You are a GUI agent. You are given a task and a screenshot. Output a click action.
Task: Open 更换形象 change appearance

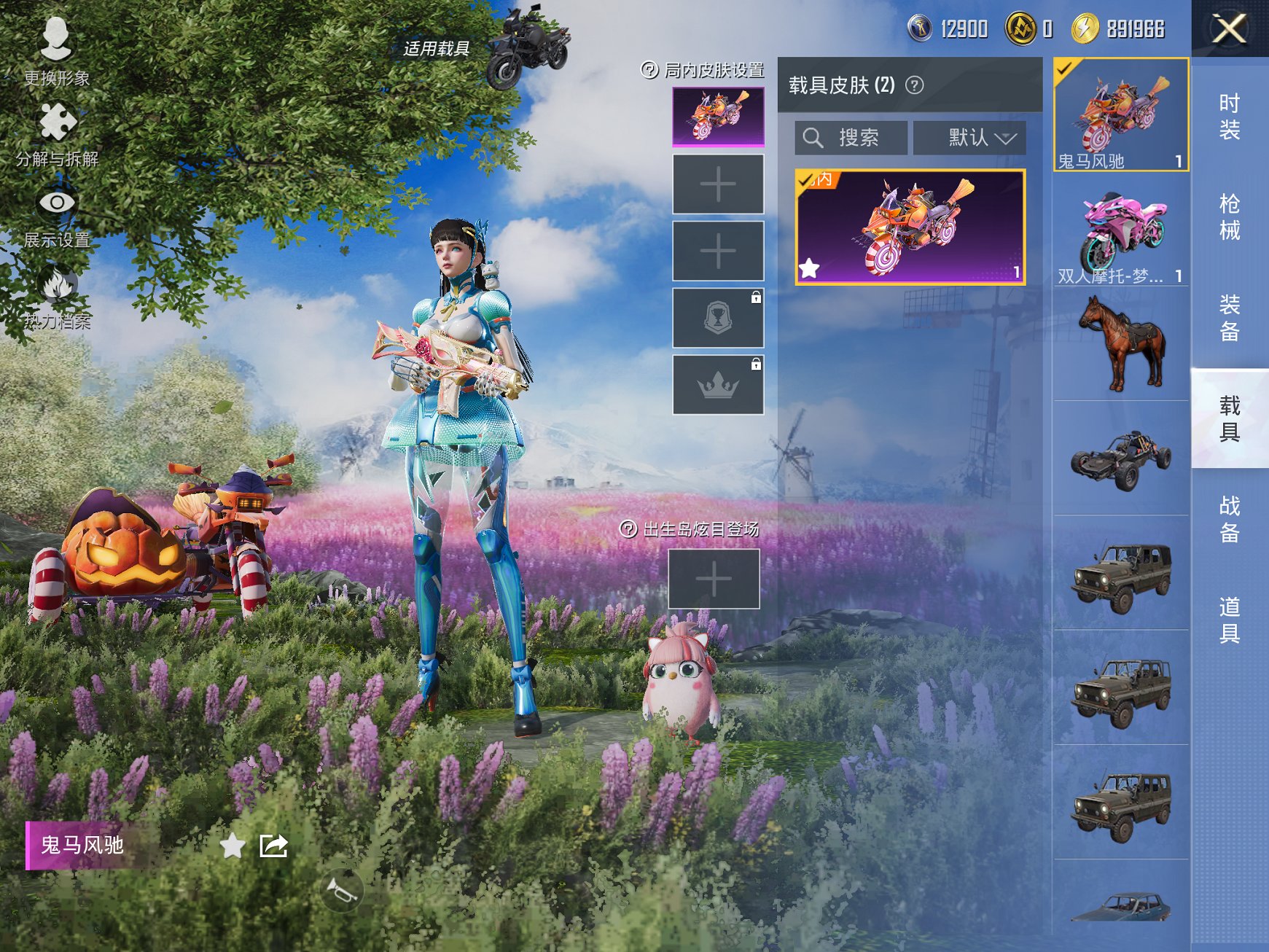(56, 51)
